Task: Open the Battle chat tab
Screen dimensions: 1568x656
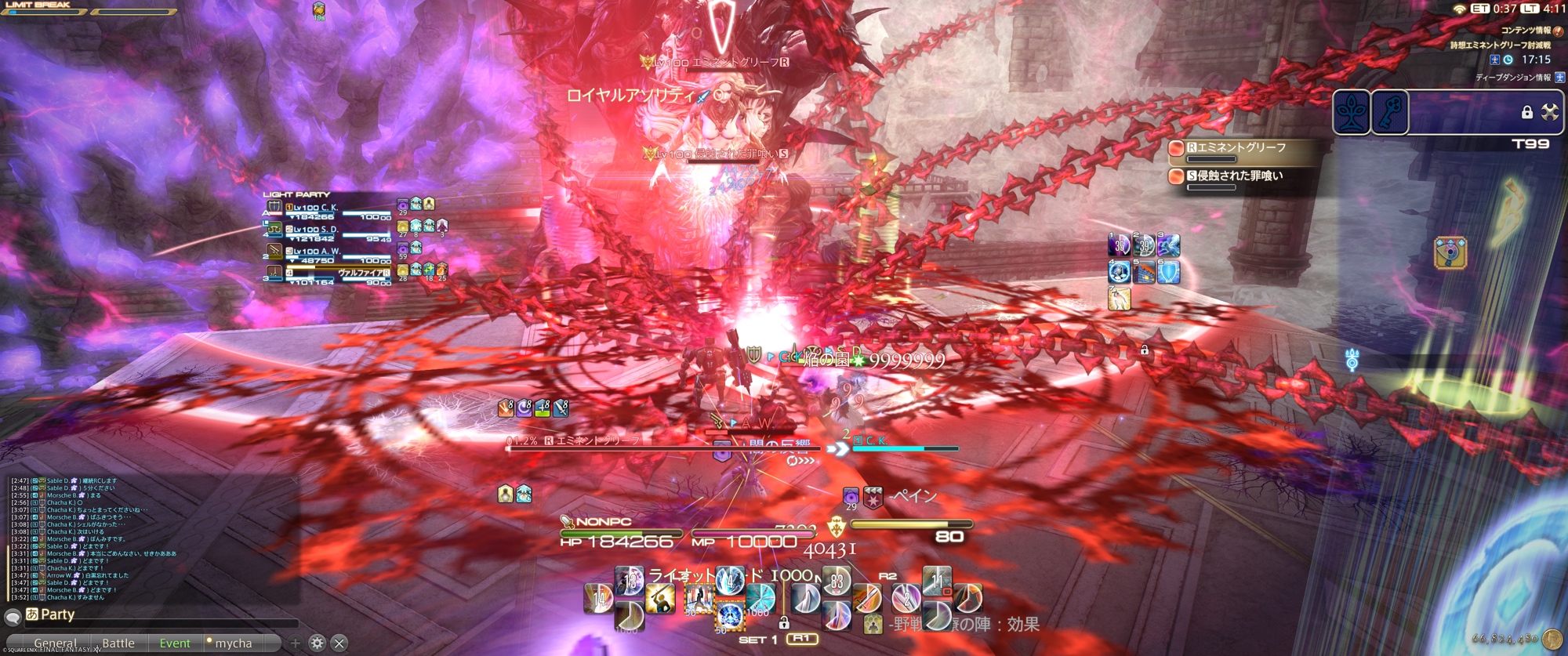Action: (118, 643)
